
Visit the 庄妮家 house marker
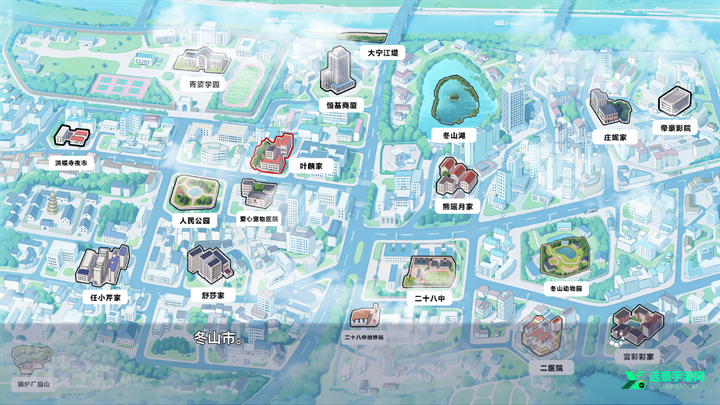609,108
